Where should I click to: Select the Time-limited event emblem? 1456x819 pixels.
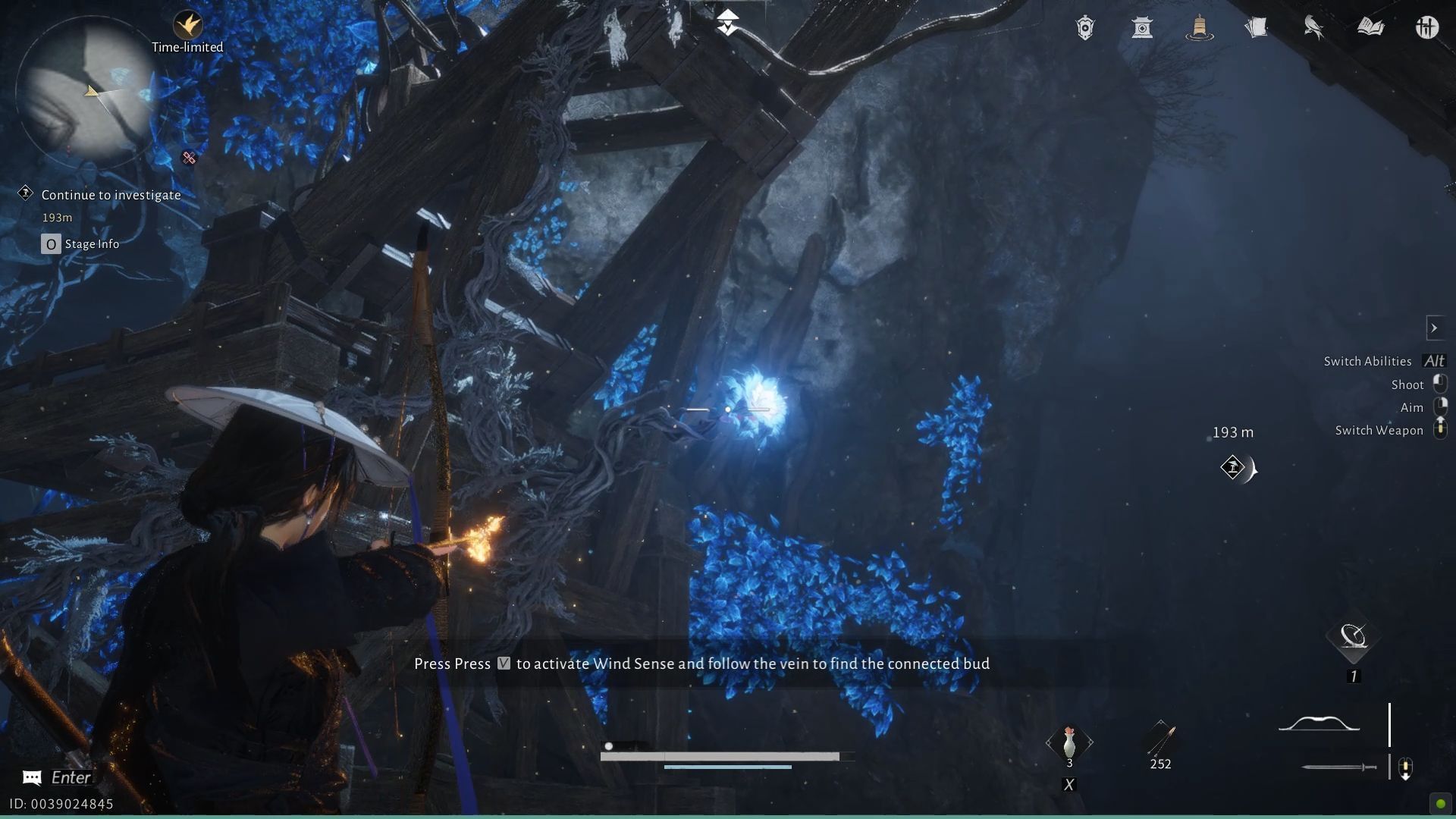pos(187,23)
